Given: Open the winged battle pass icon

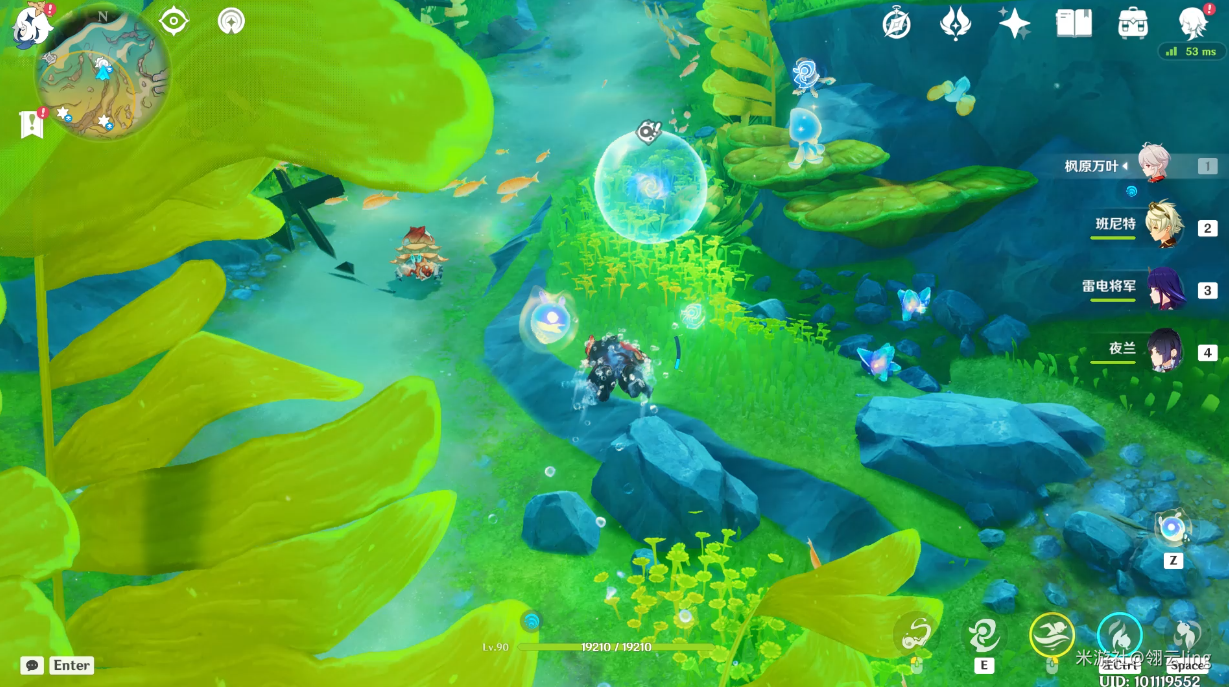Looking at the screenshot, I should pos(955,24).
